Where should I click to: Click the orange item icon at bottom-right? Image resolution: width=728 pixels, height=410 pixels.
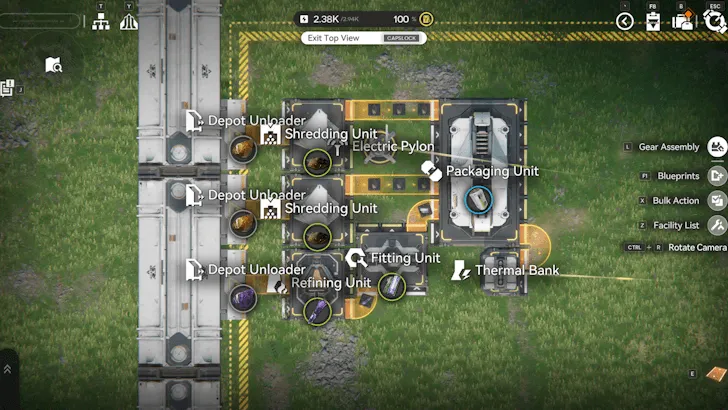(x=716, y=373)
